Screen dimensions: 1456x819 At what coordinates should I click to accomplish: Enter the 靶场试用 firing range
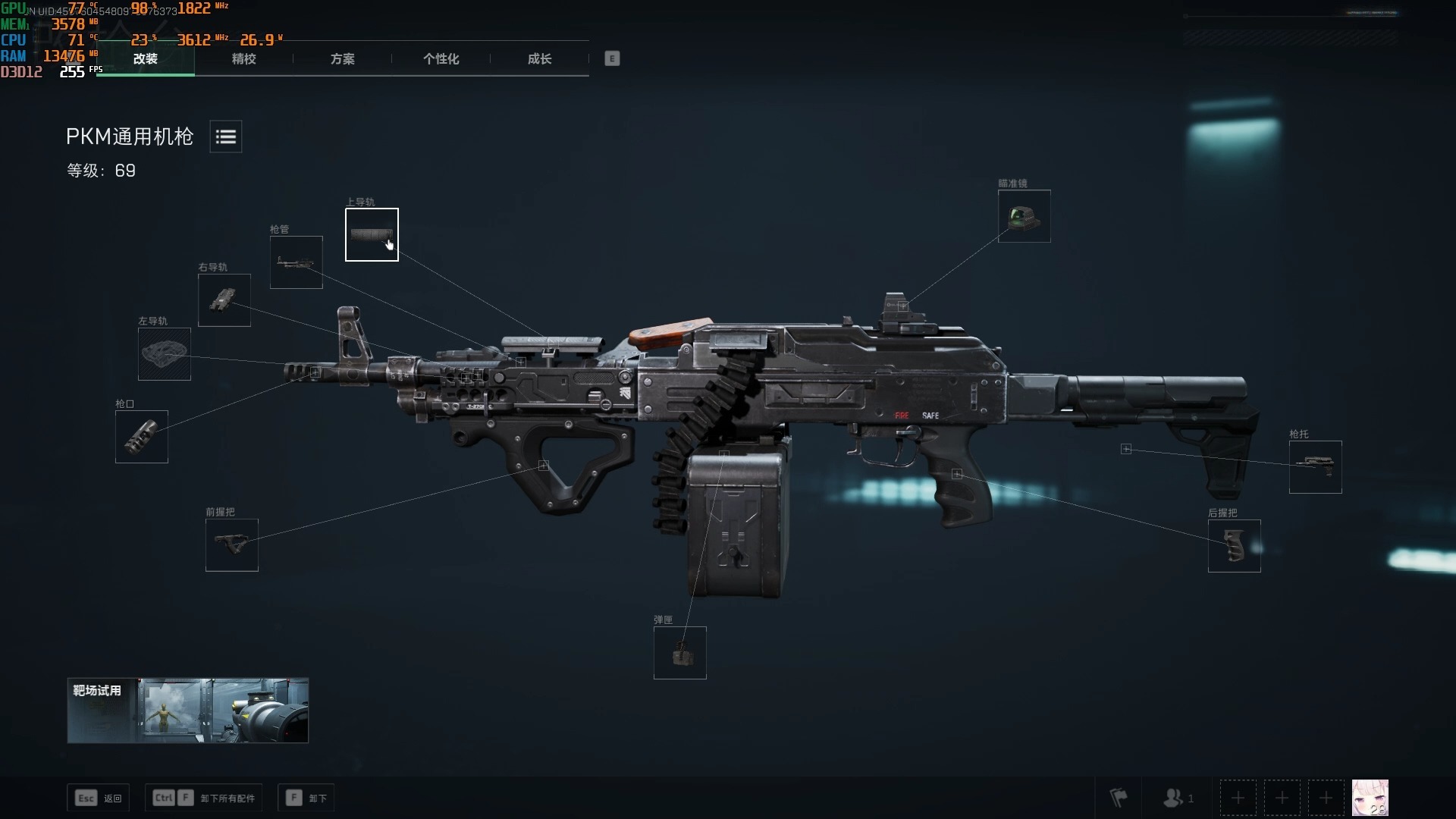click(x=187, y=711)
